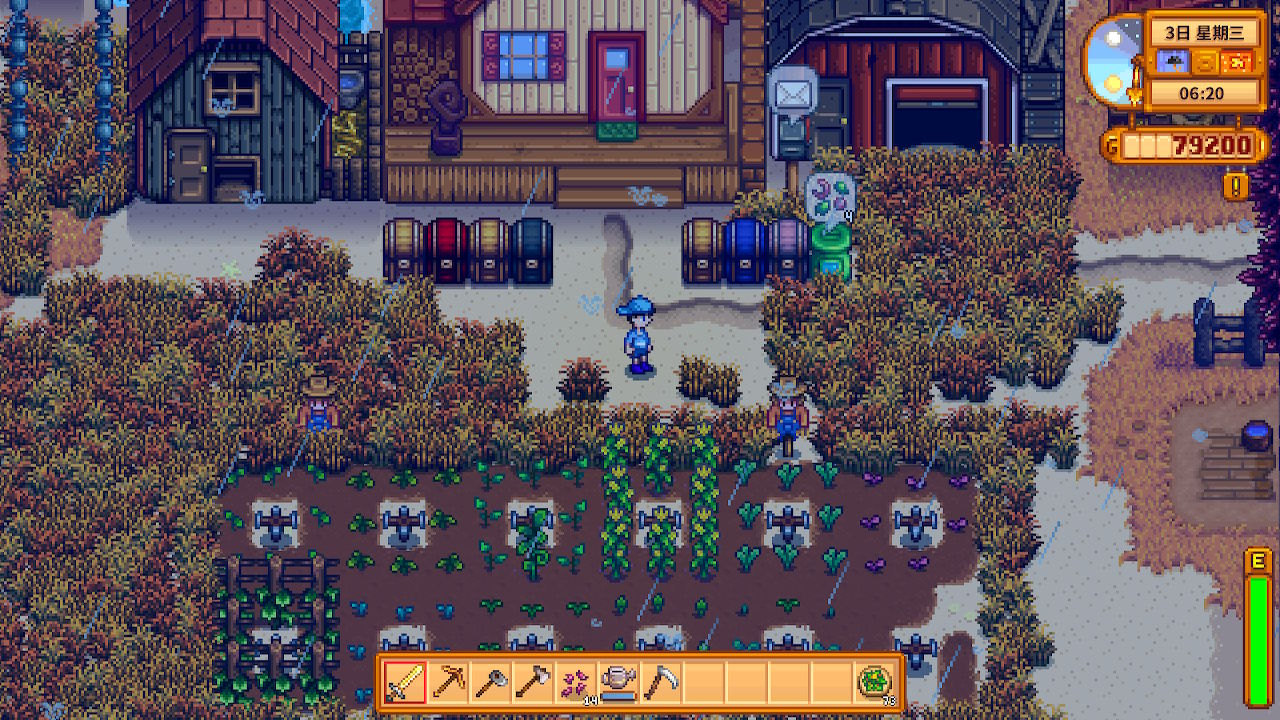Switch to the axe in the hotbar
The width and height of the screenshot is (1280, 720).
(532, 682)
